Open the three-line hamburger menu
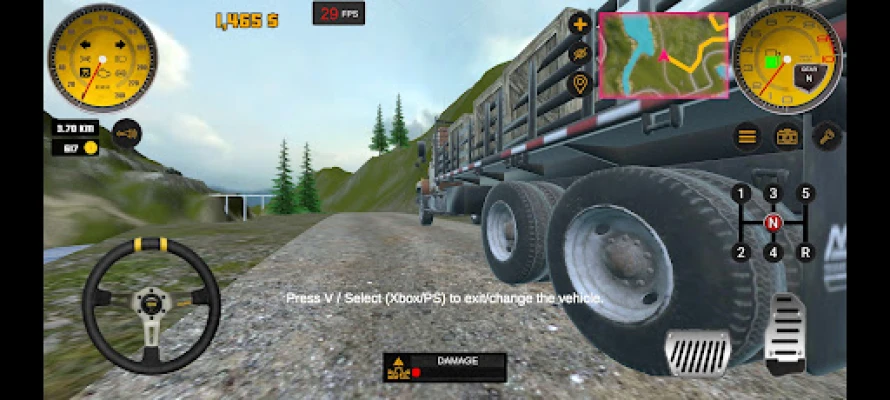This screenshot has width=890, height=400. pyautogui.click(x=746, y=136)
